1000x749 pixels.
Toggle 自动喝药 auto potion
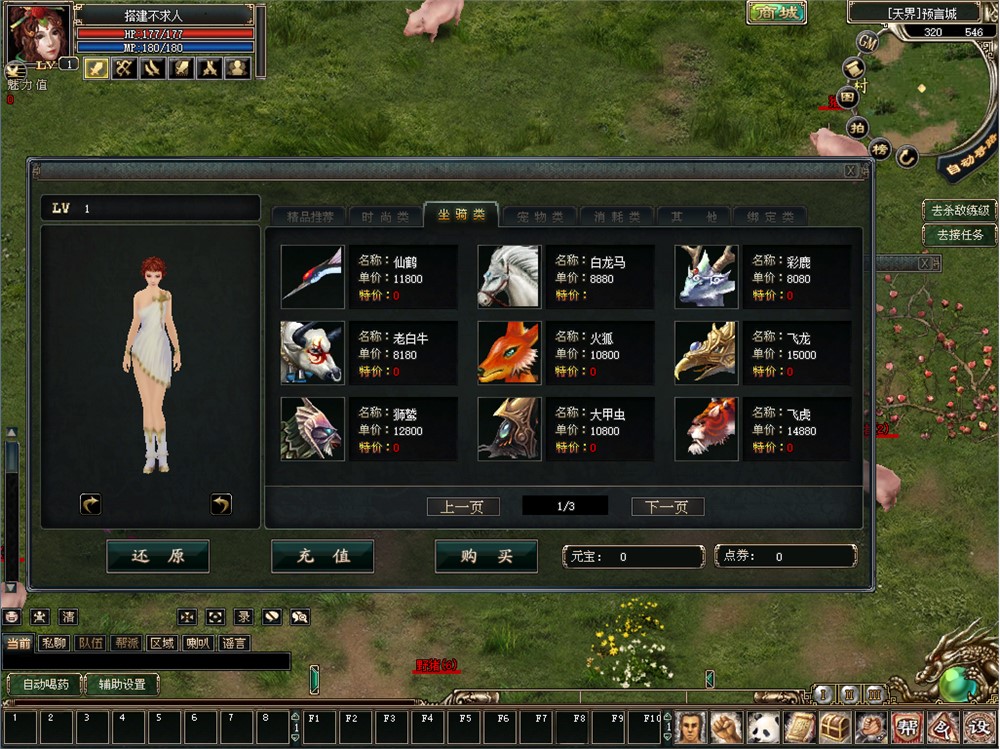46,685
